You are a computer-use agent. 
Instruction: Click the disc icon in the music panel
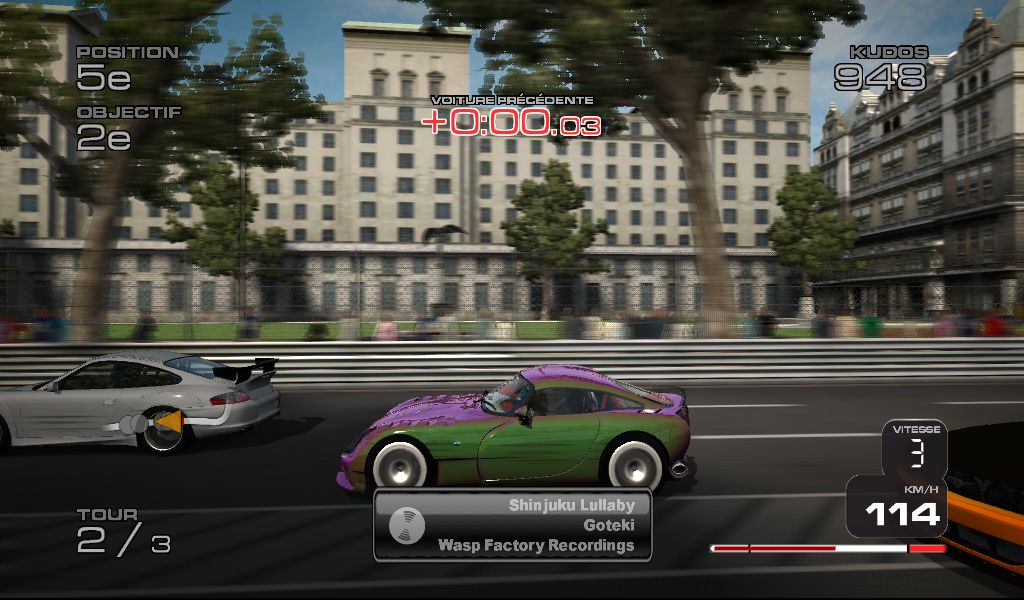(x=407, y=525)
